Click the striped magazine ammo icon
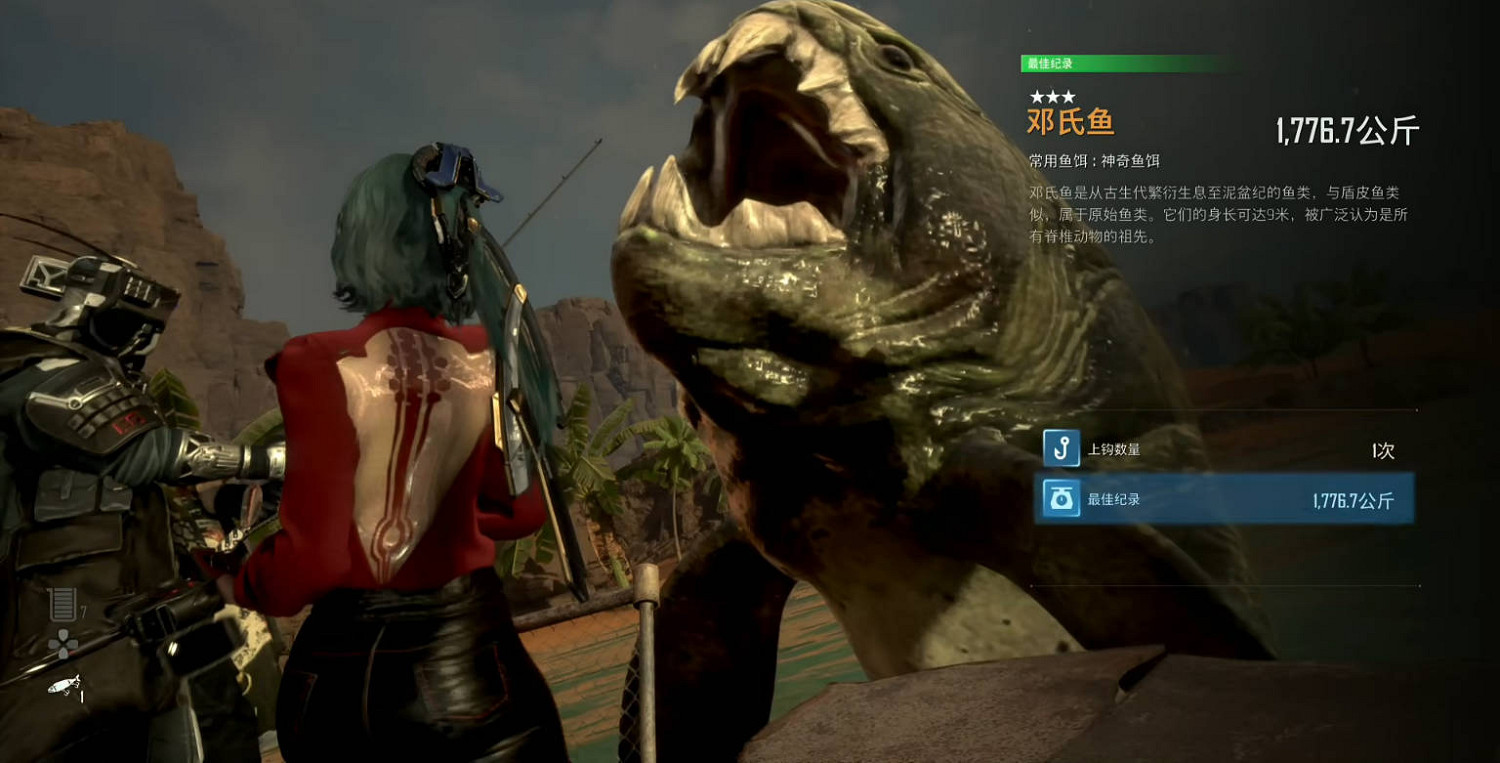The image size is (1500, 763). 62,605
